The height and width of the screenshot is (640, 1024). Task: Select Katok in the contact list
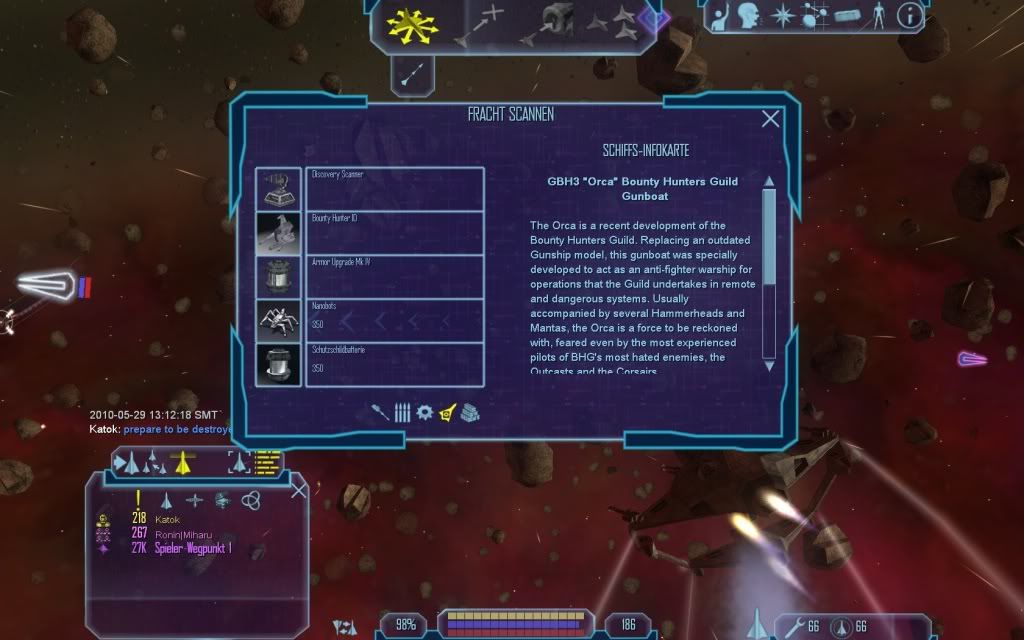[x=168, y=520]
